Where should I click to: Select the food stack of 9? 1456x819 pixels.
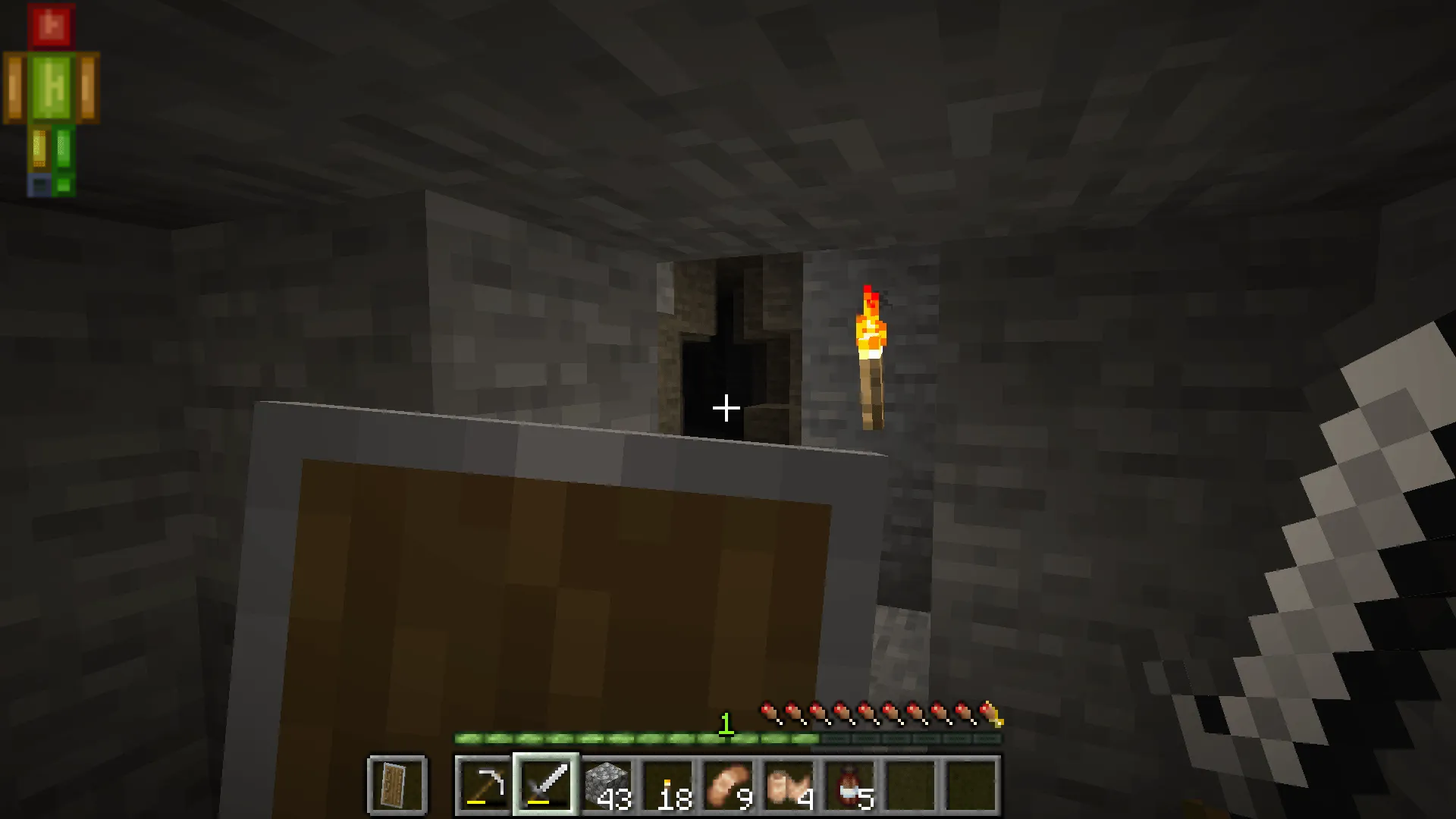pos(728,785)
